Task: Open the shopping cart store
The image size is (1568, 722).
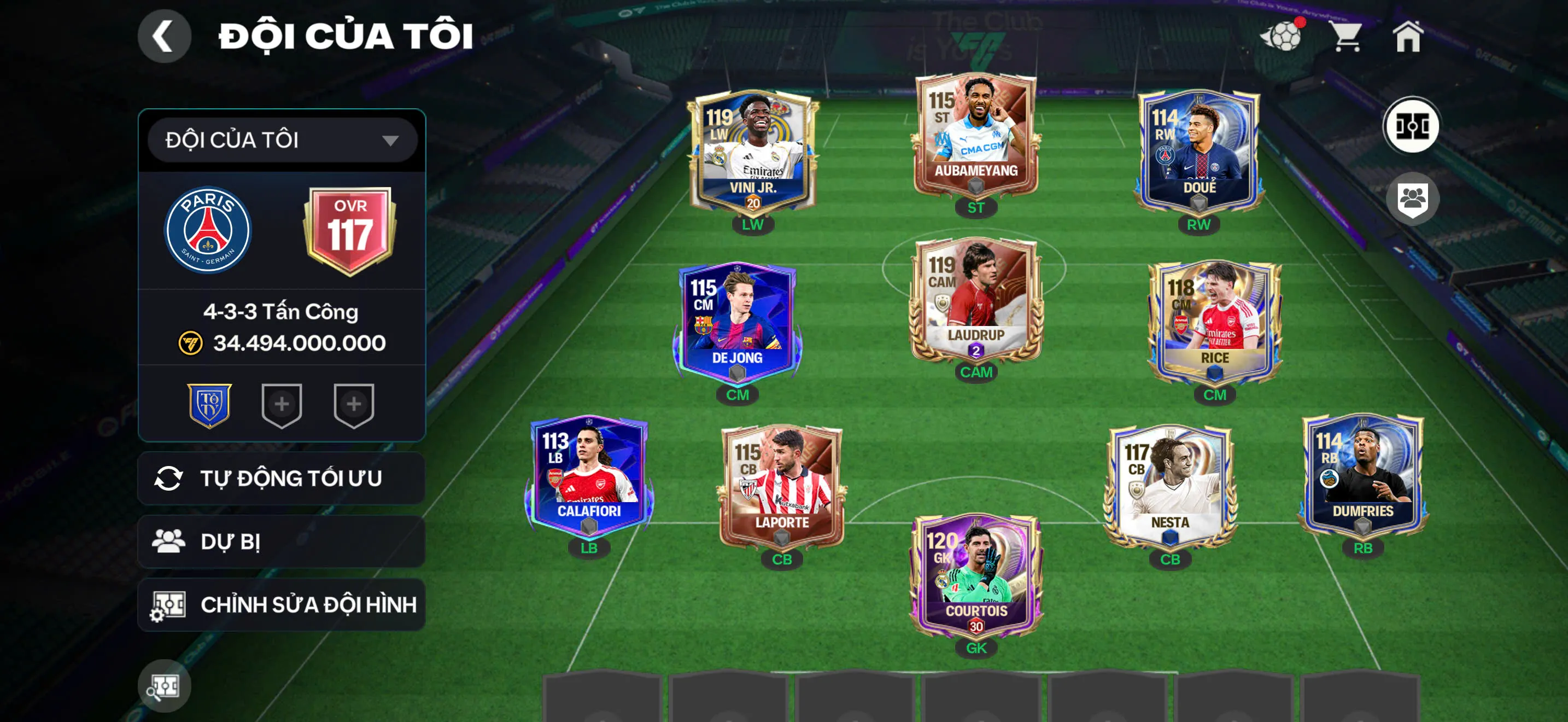Action: 1346,36
